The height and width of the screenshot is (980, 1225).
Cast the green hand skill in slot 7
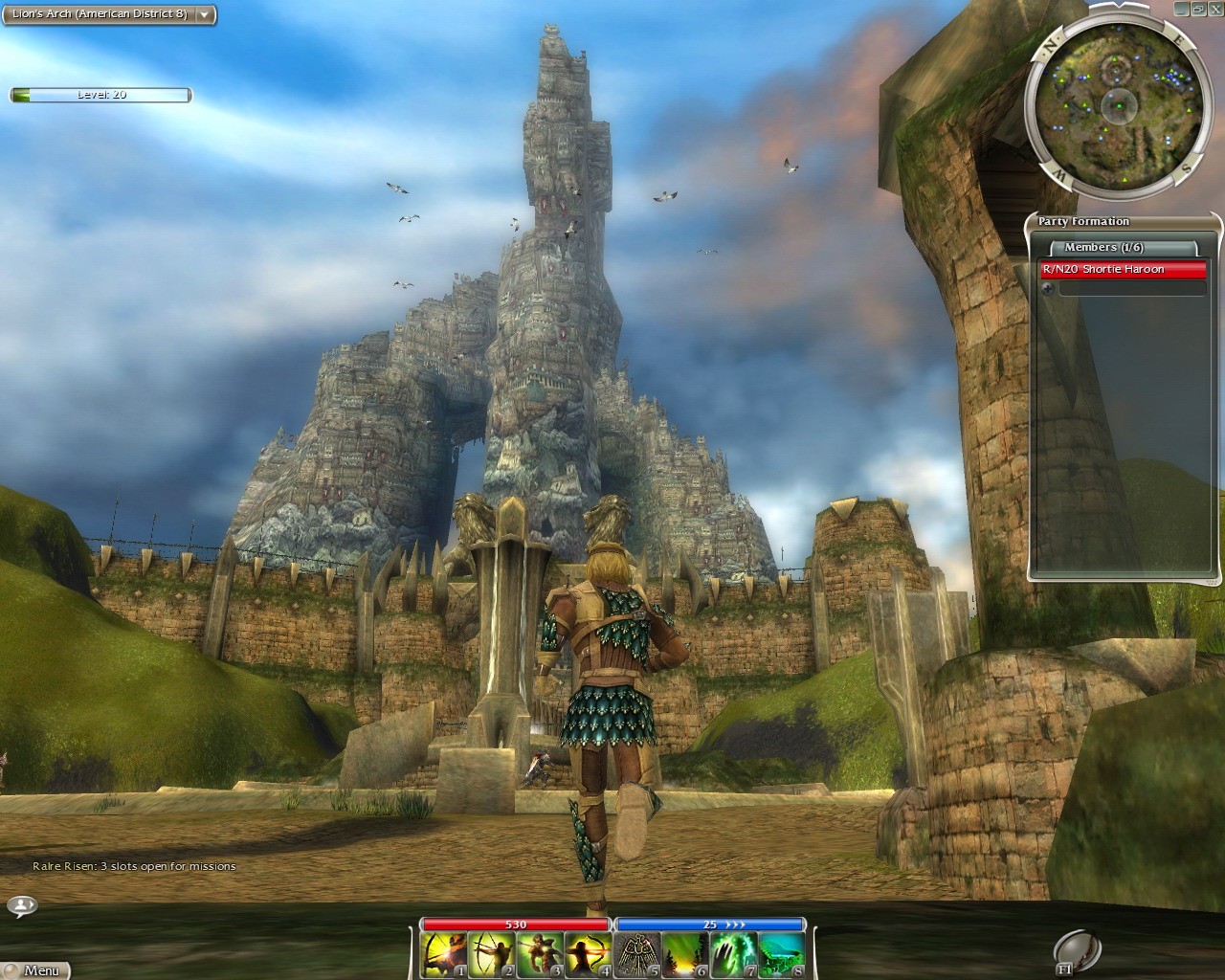[733, 955]
